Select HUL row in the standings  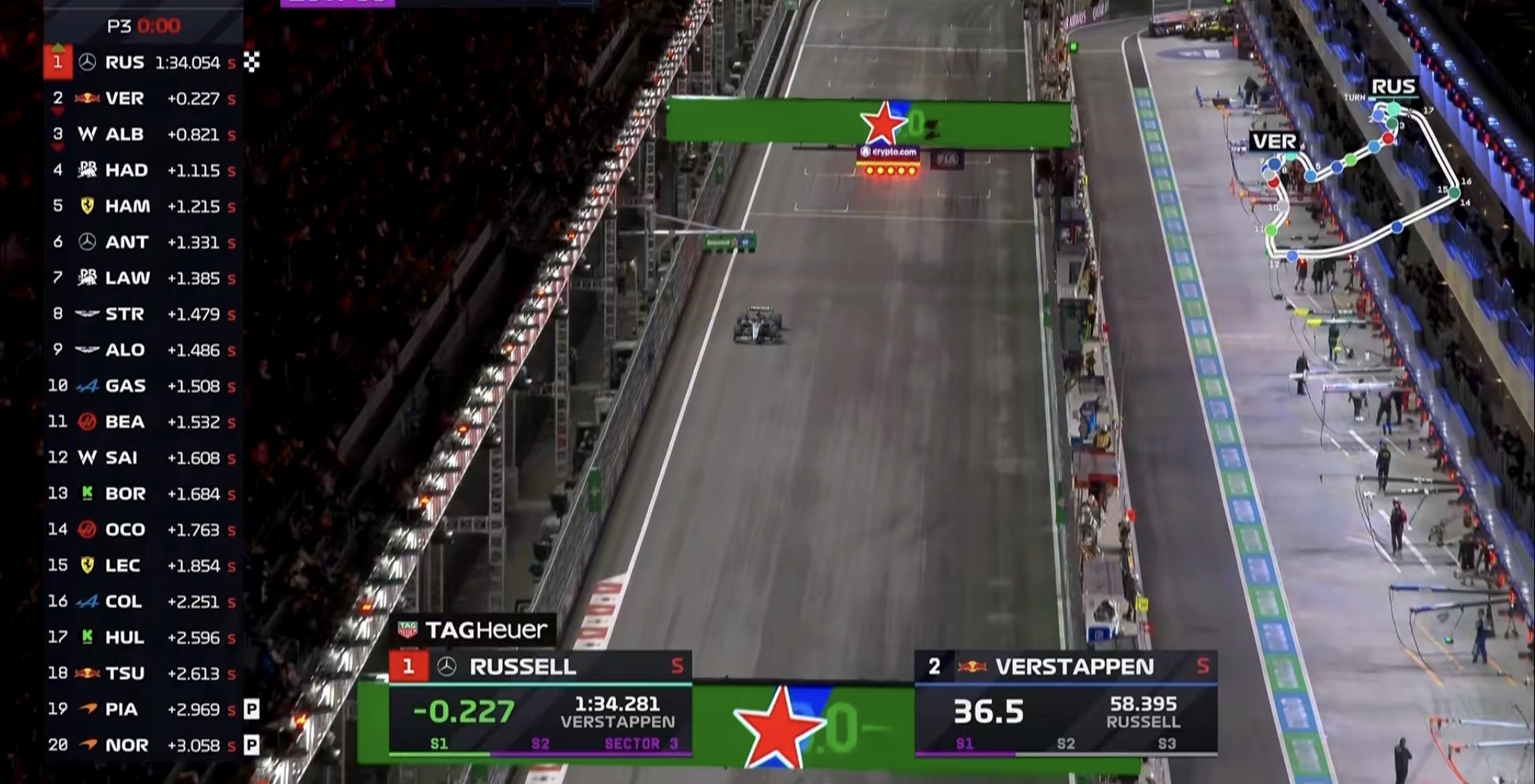(143, 637)
